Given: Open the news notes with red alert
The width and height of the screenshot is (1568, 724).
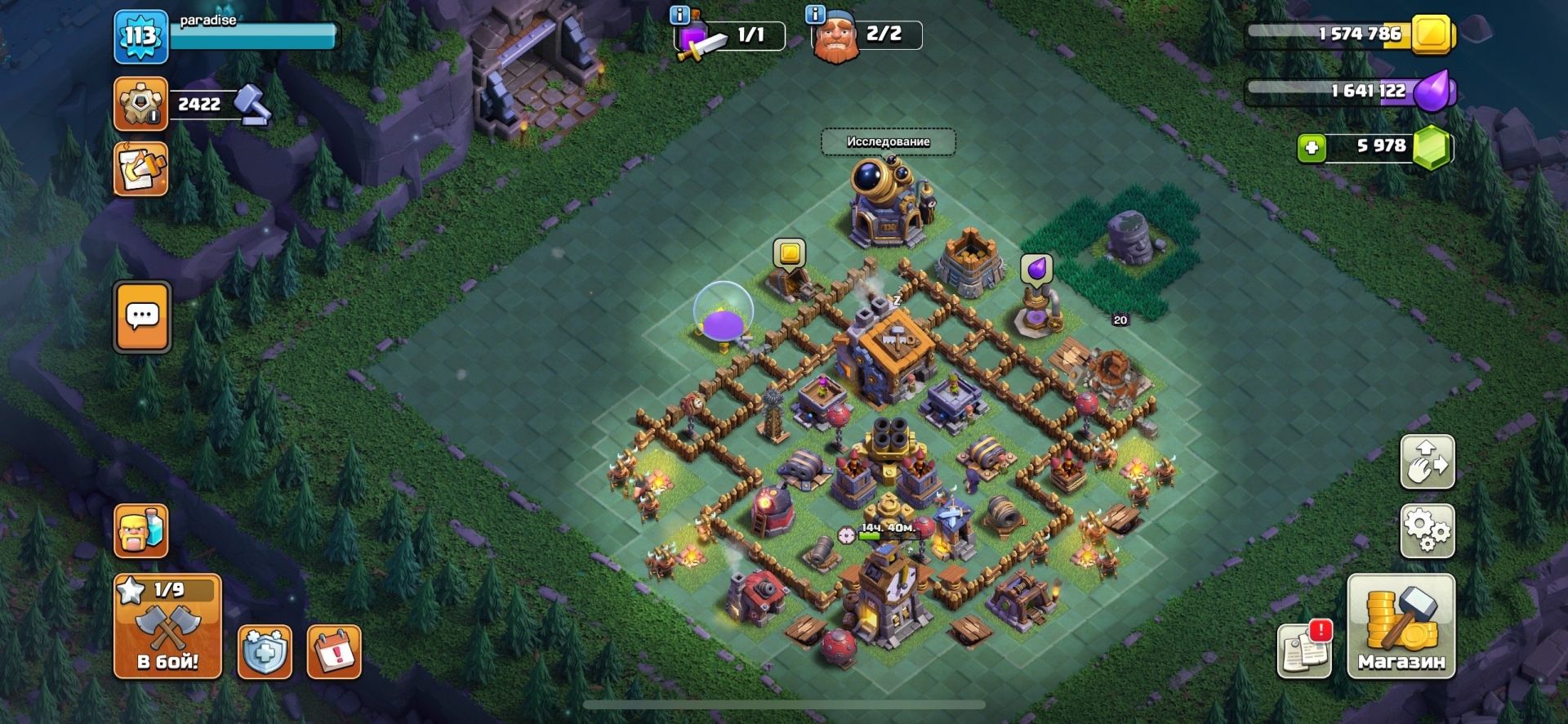Looking at the screenshot, I should click(x=1304, y=650).
